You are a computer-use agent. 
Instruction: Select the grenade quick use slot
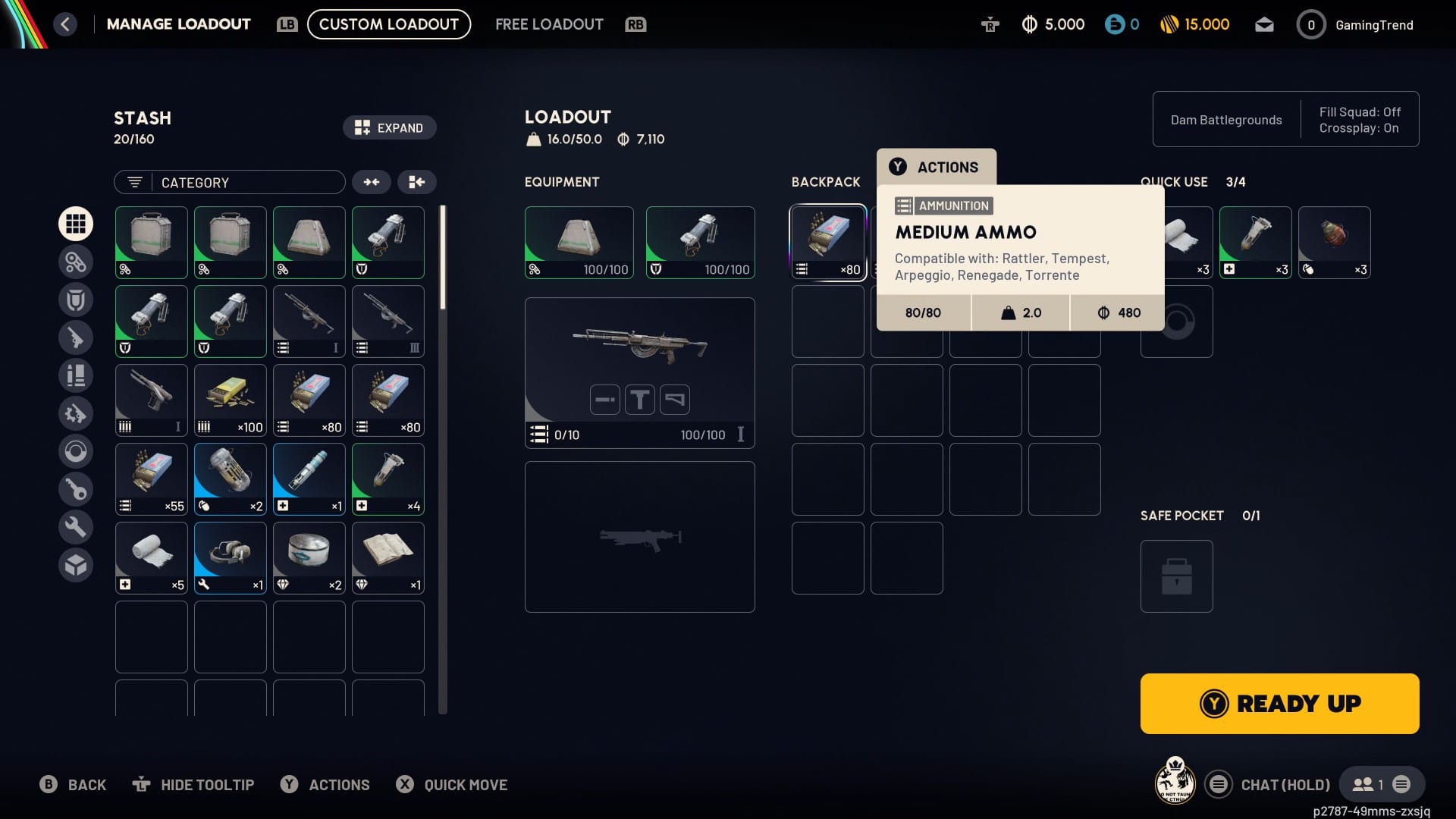[1334, 242]
